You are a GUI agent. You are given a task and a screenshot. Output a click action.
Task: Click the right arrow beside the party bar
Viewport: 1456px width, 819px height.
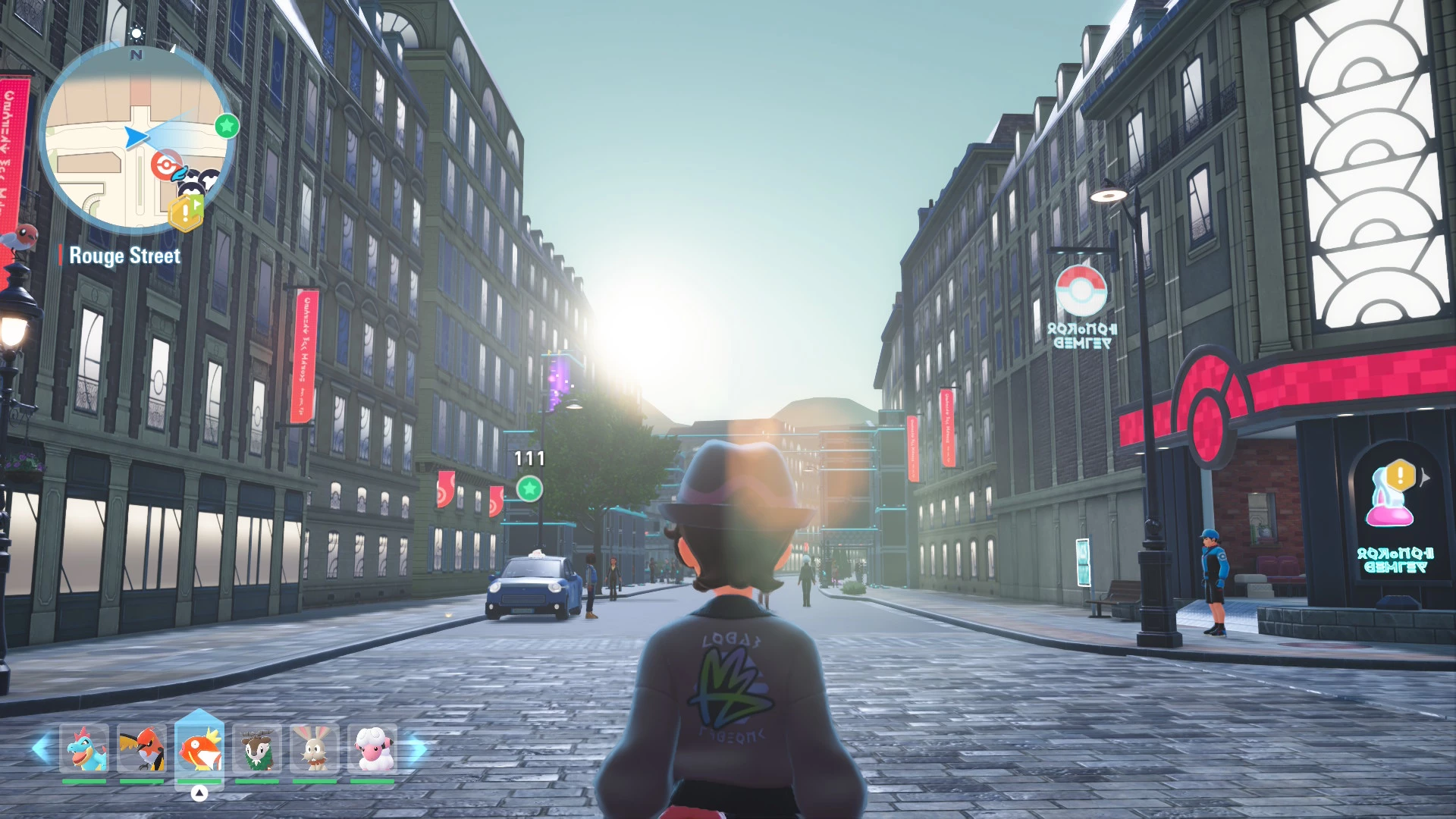418,748
